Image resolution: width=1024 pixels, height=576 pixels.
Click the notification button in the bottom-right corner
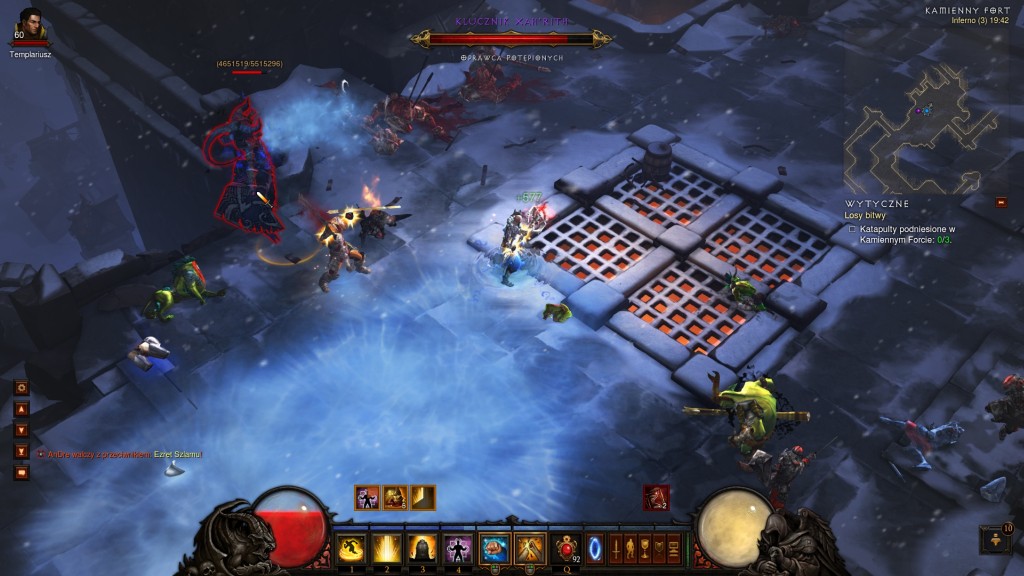pos(995,541)
